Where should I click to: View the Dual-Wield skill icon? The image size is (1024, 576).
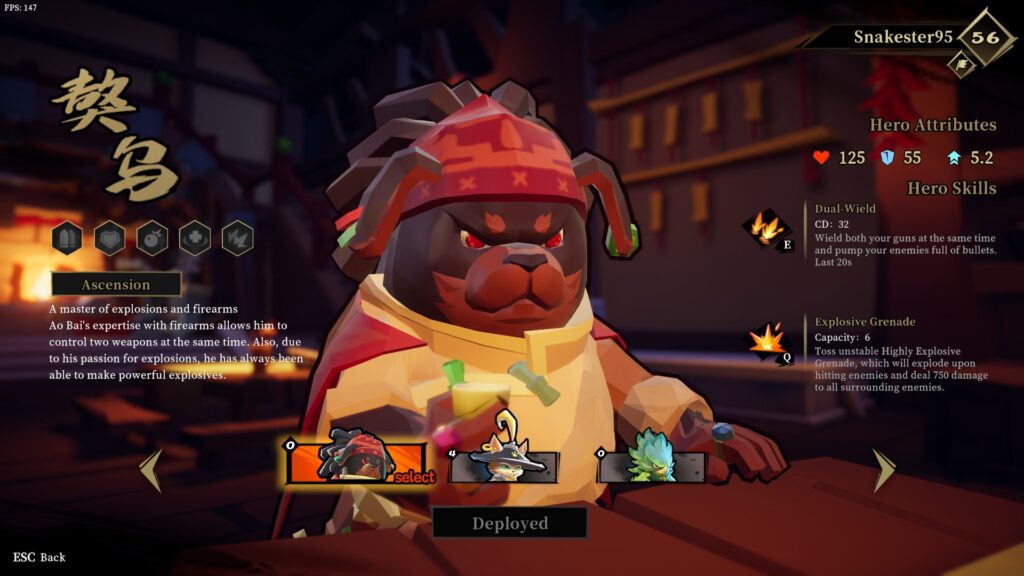pos(767,227)
